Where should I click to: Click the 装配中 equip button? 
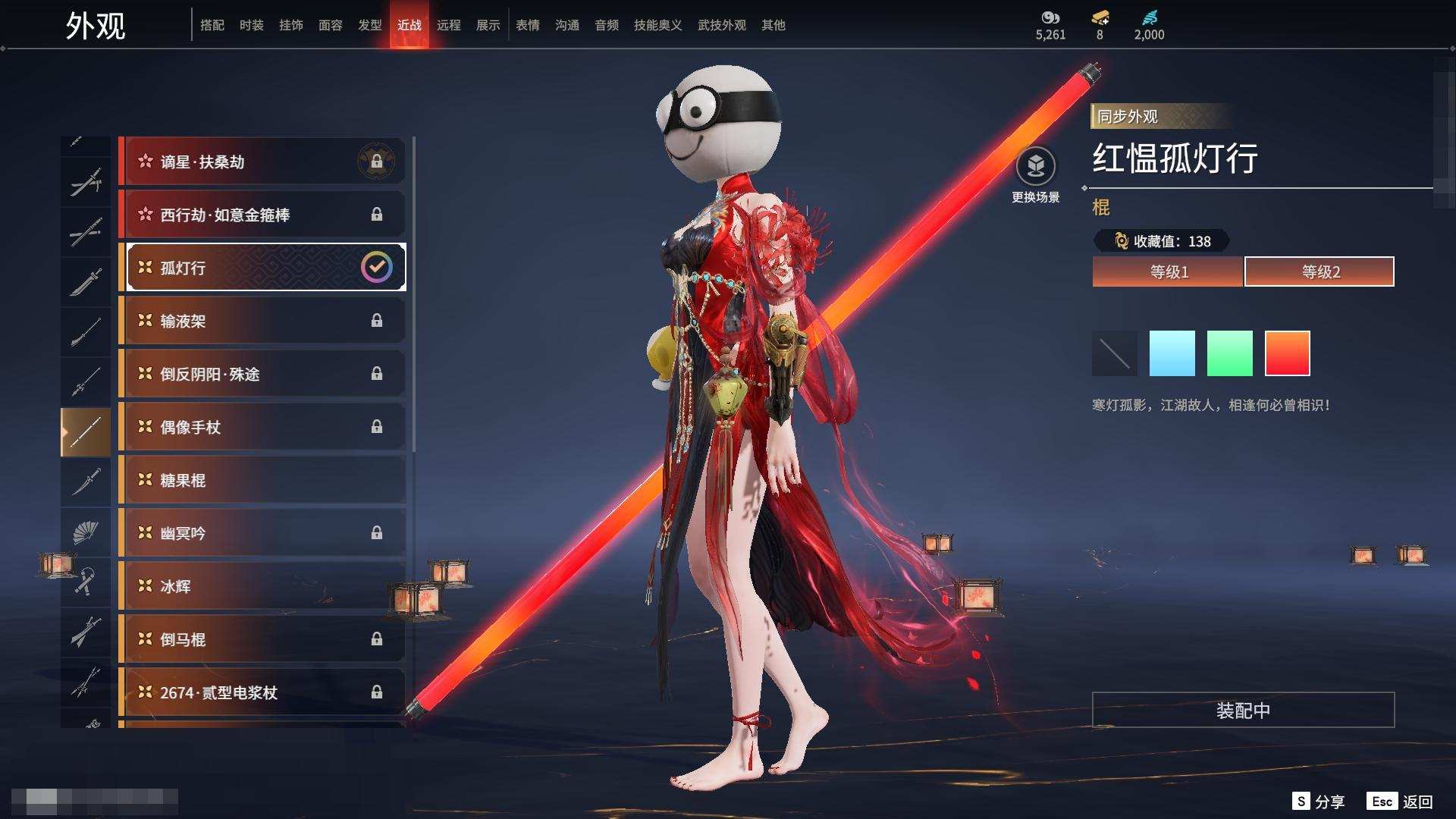[1243, 711]
